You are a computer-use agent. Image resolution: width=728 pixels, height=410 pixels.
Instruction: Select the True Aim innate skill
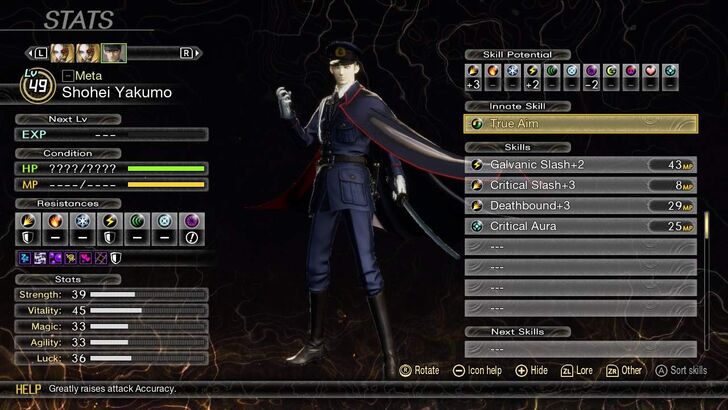pos(580,124)
